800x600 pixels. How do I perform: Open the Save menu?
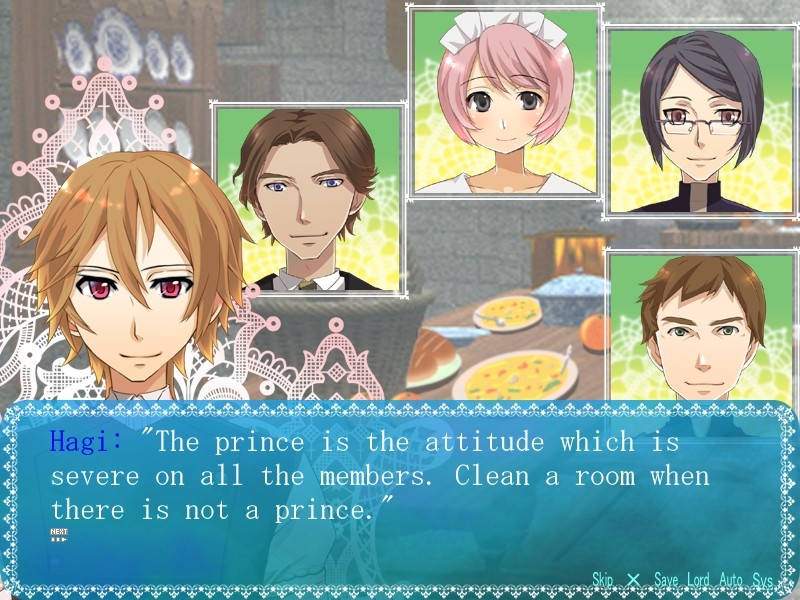666,580
